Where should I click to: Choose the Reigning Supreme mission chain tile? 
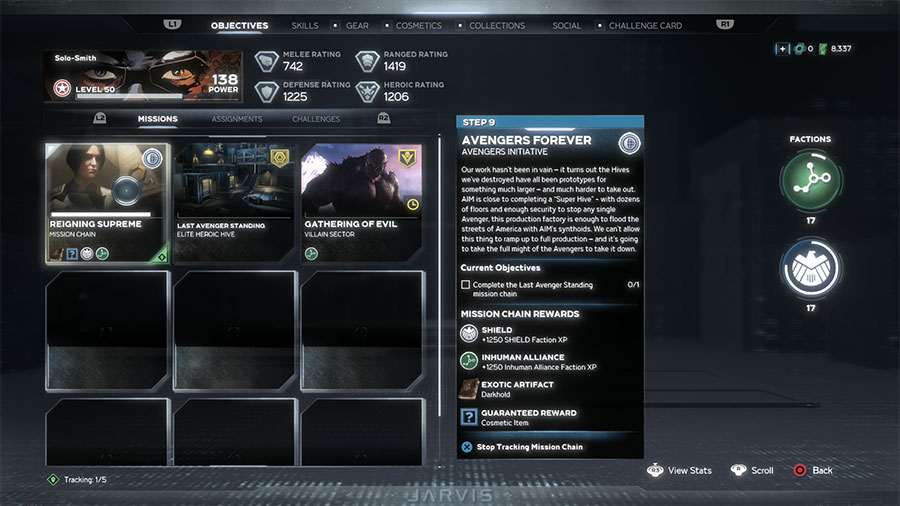click(x=108, y=203)
